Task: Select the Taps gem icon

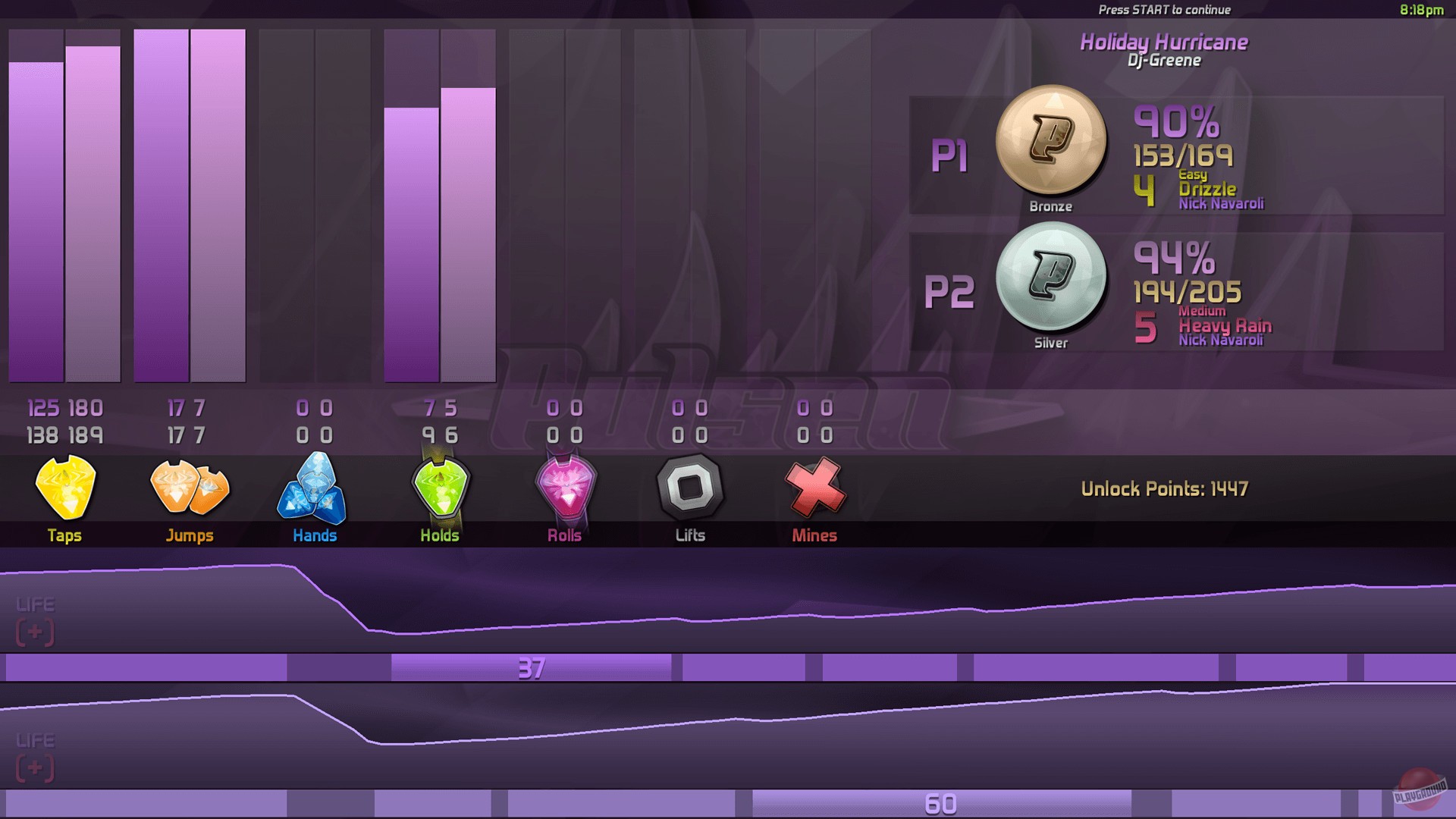Action: [x=65, y=489]
